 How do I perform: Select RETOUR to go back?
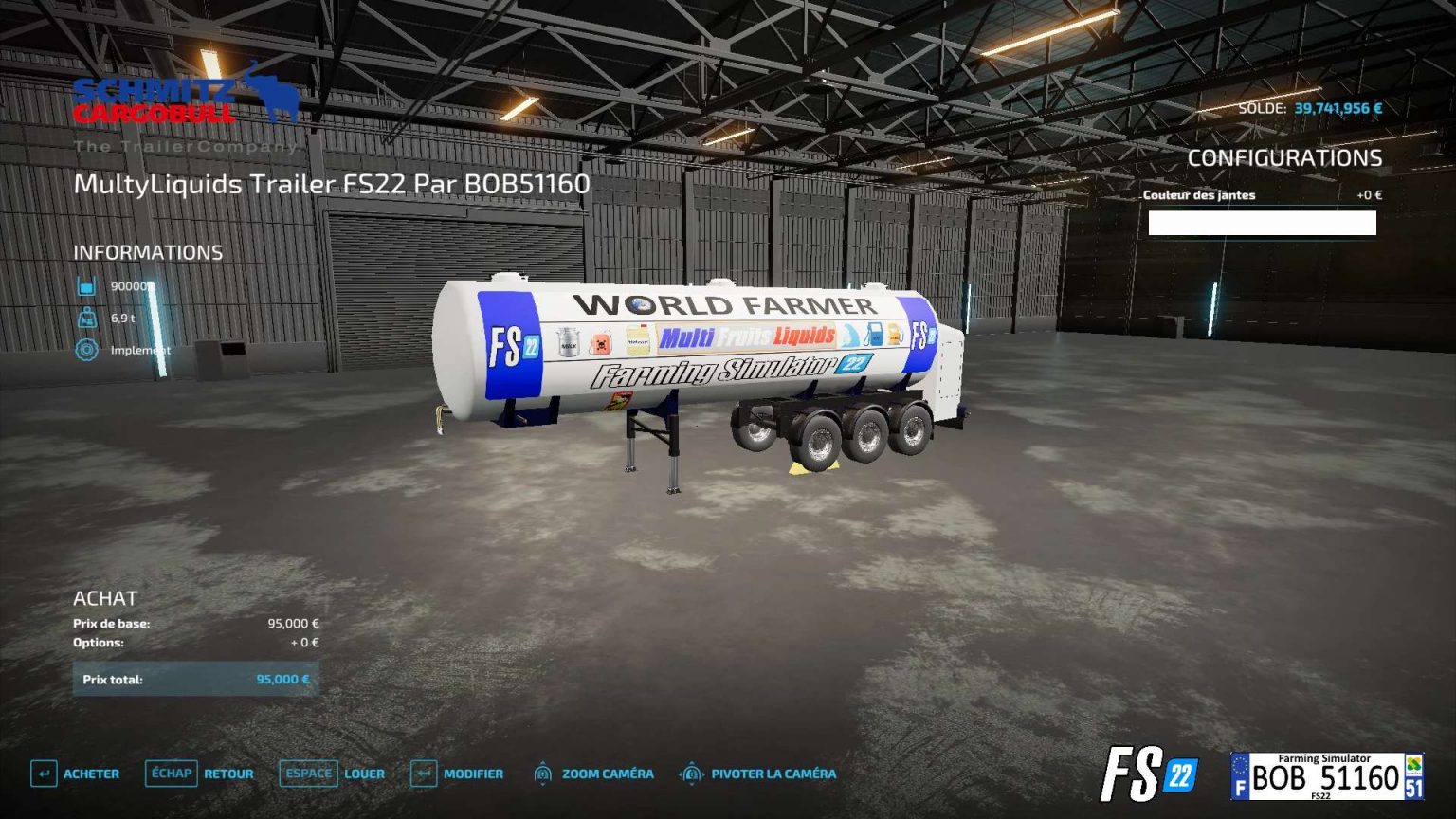(x=227, y=773)
